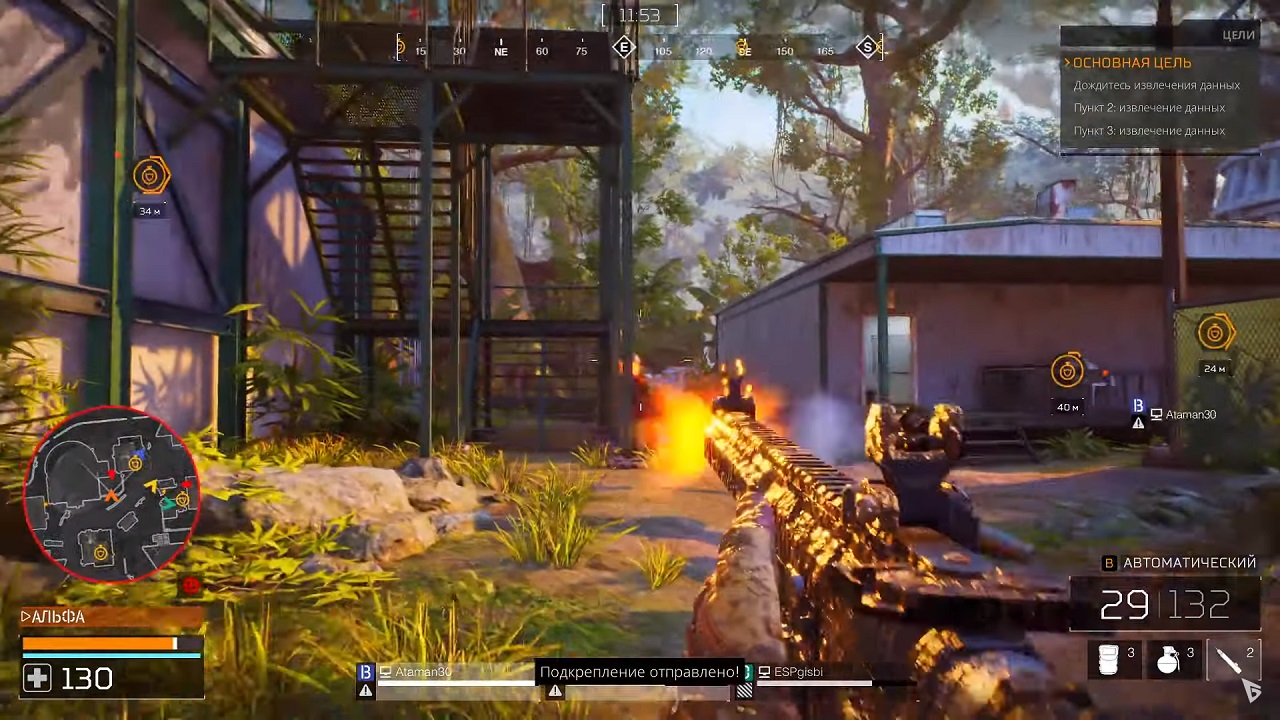Click the objective marker showing 24 m
Screen dimensions: 1280x720
coord(1215,333)
